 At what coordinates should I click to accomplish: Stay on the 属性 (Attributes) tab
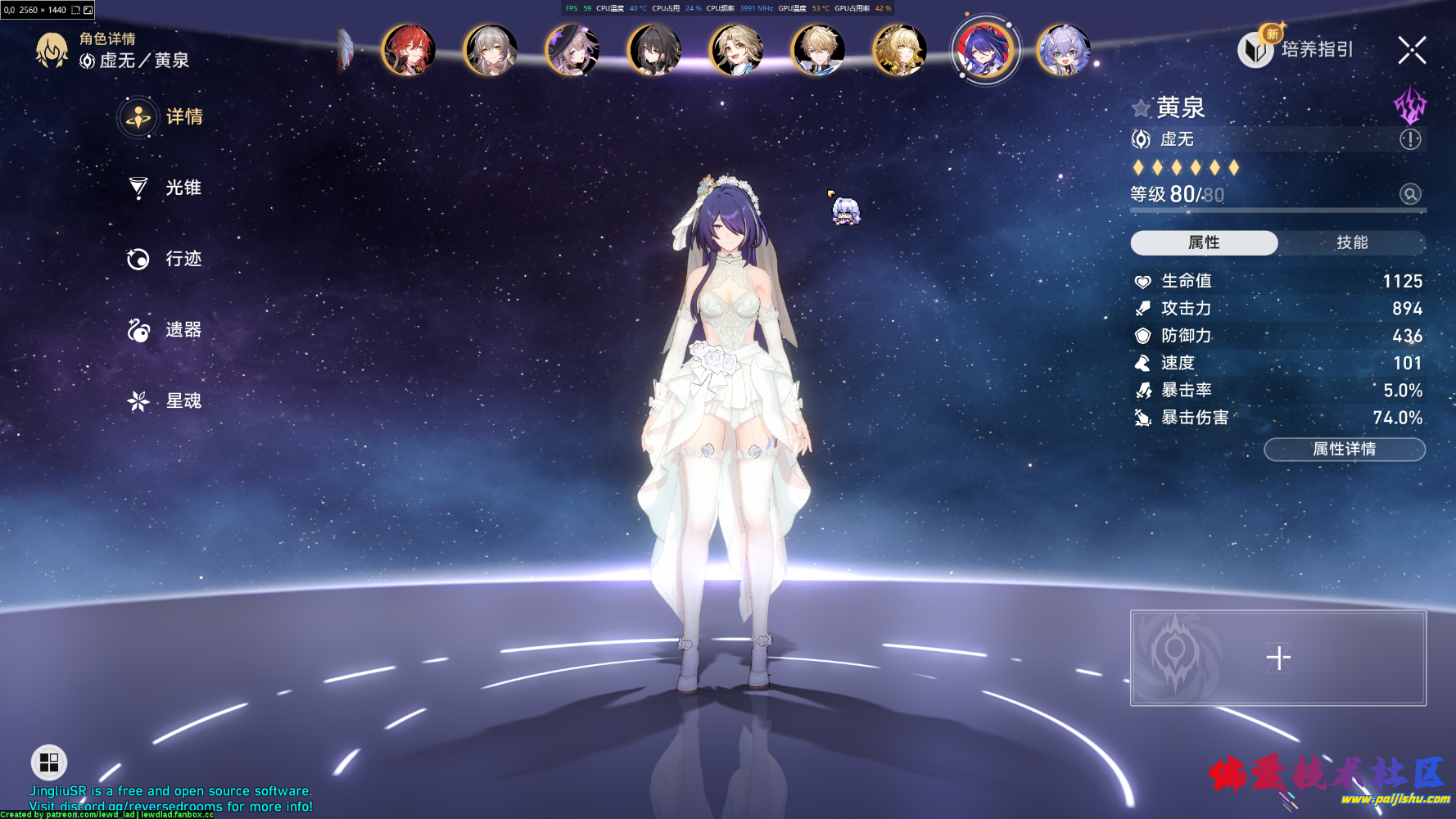point(1204,242)
